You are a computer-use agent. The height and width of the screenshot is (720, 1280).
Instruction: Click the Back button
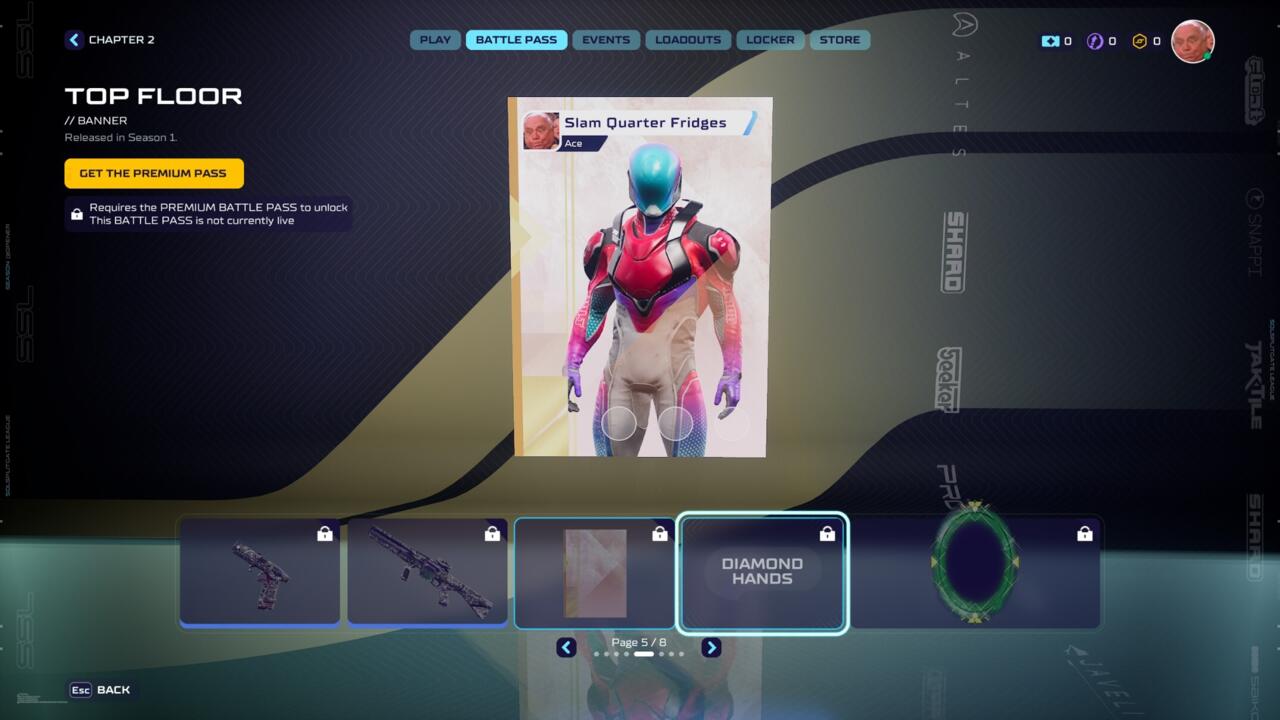pyautogui.click(x=101, y=690)
